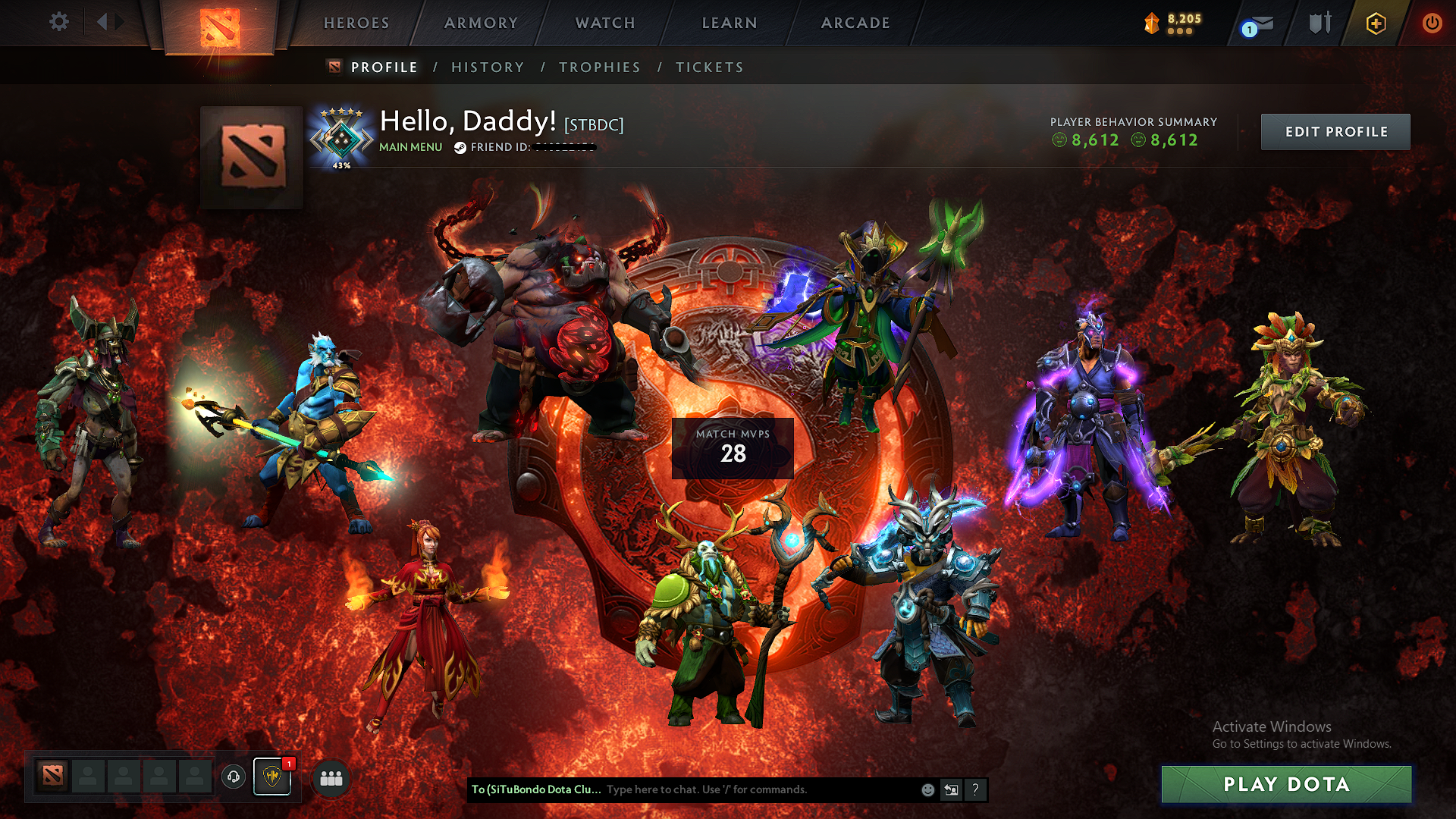
Task: Open the ARCADE menu
Action: click(x=855, y=23)
